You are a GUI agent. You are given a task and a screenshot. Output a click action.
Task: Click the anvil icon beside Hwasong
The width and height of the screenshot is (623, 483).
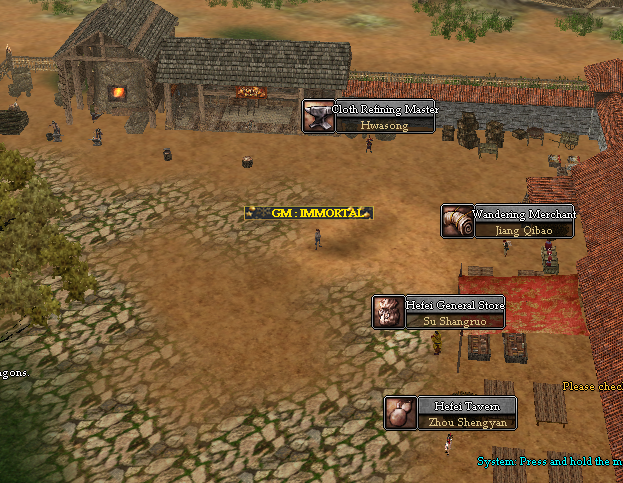click(318, 117)
